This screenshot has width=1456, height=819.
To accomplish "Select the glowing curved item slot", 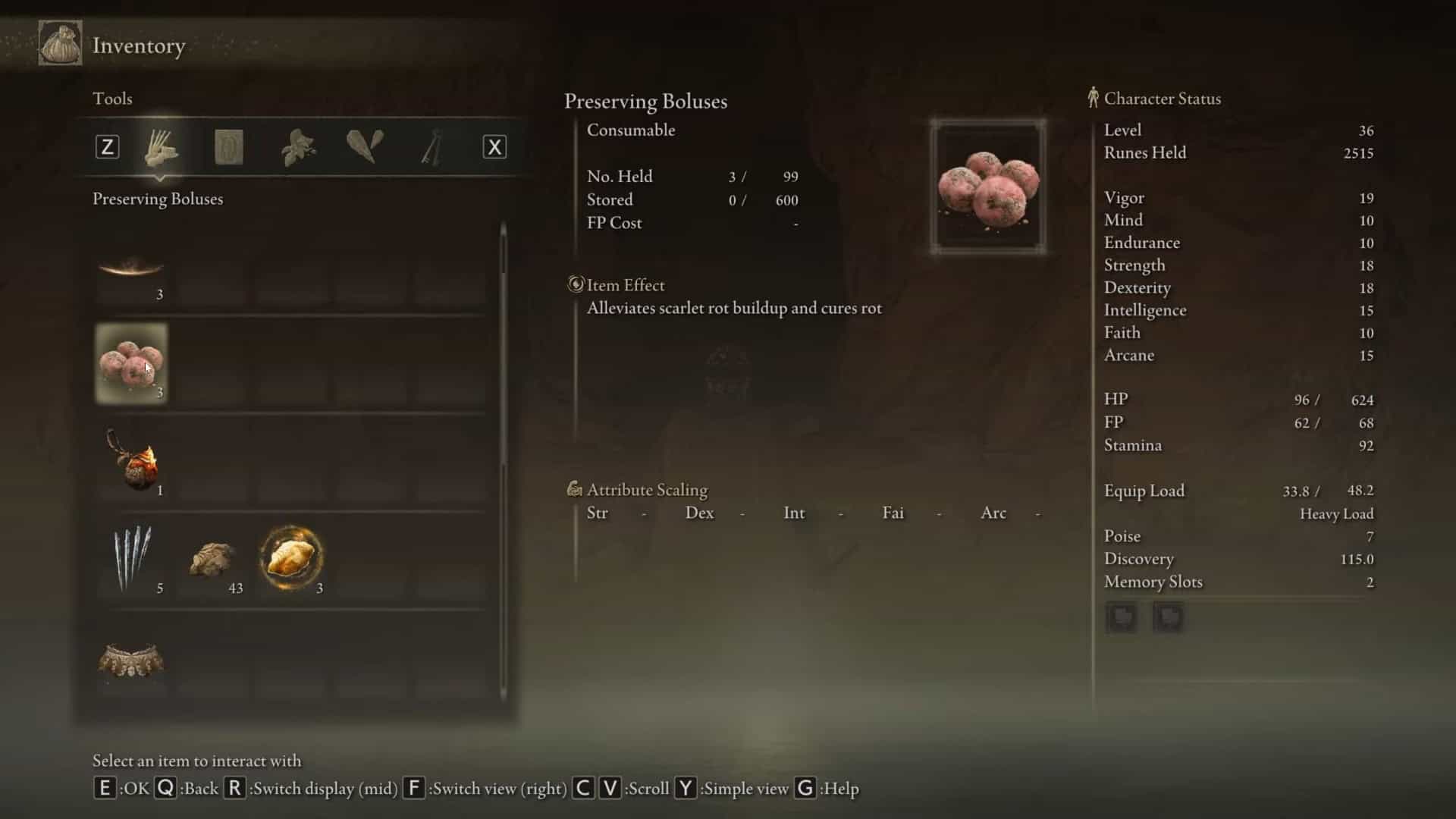I will click(x=131, y=269).
